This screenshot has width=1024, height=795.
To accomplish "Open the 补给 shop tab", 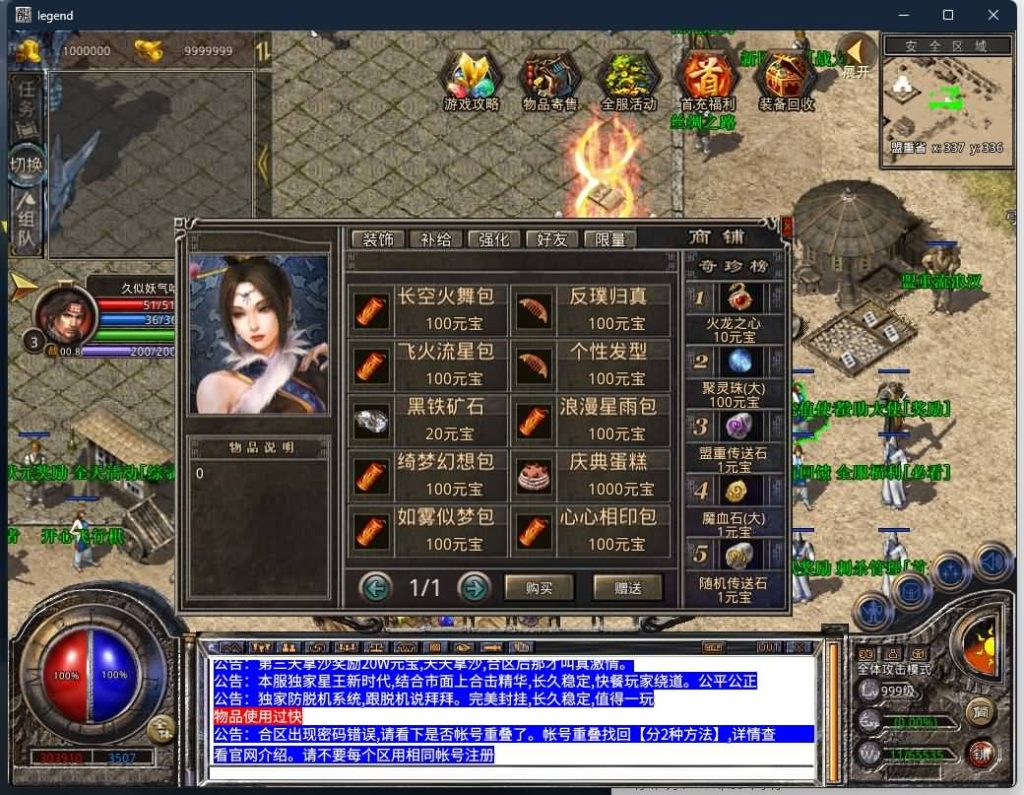I will pyautogui.click(x=435, y=240).
